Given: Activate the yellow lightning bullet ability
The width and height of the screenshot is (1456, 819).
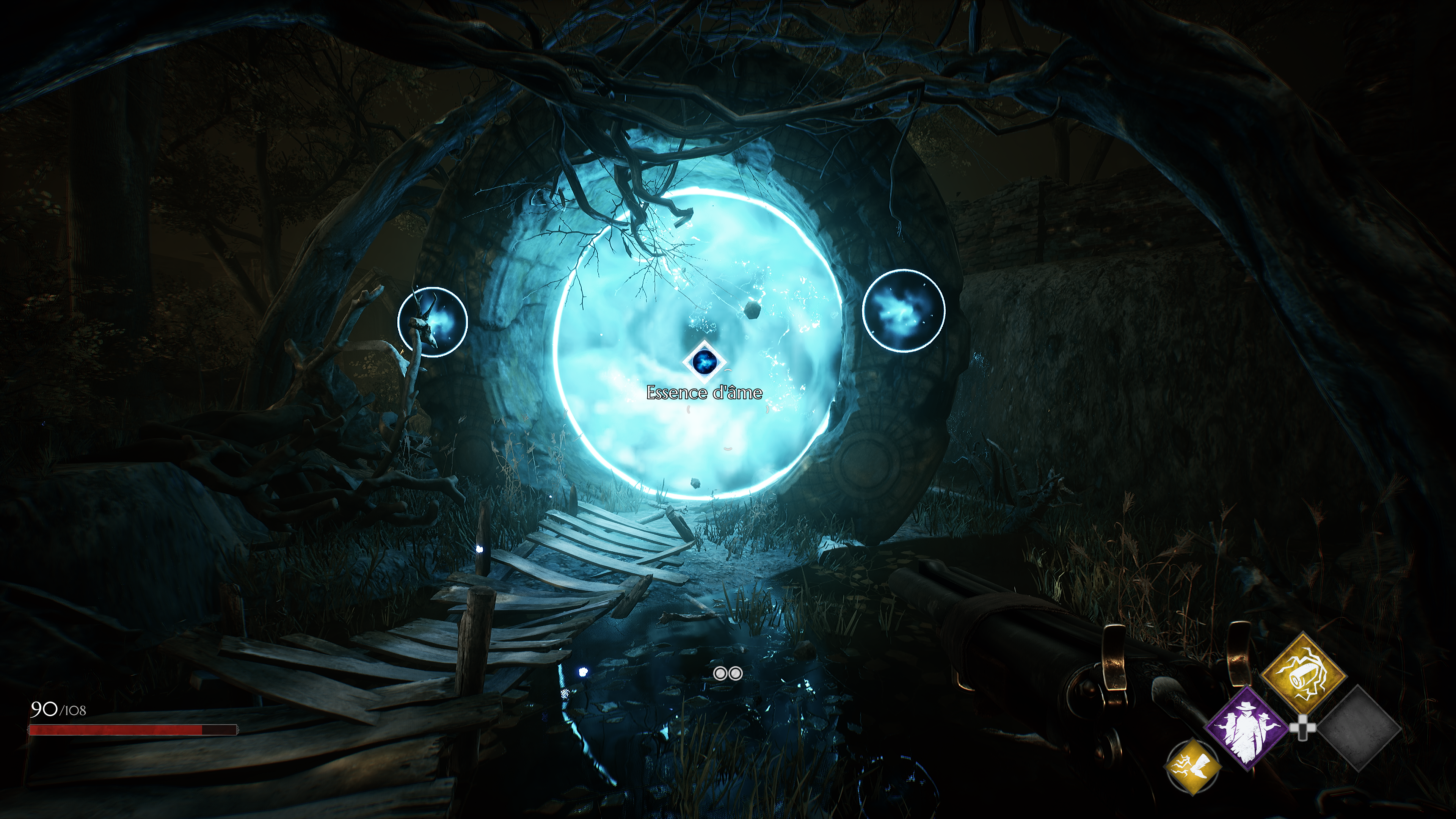Looking at the screenshot, I should pyautogui.click(x=1304, y=673).
